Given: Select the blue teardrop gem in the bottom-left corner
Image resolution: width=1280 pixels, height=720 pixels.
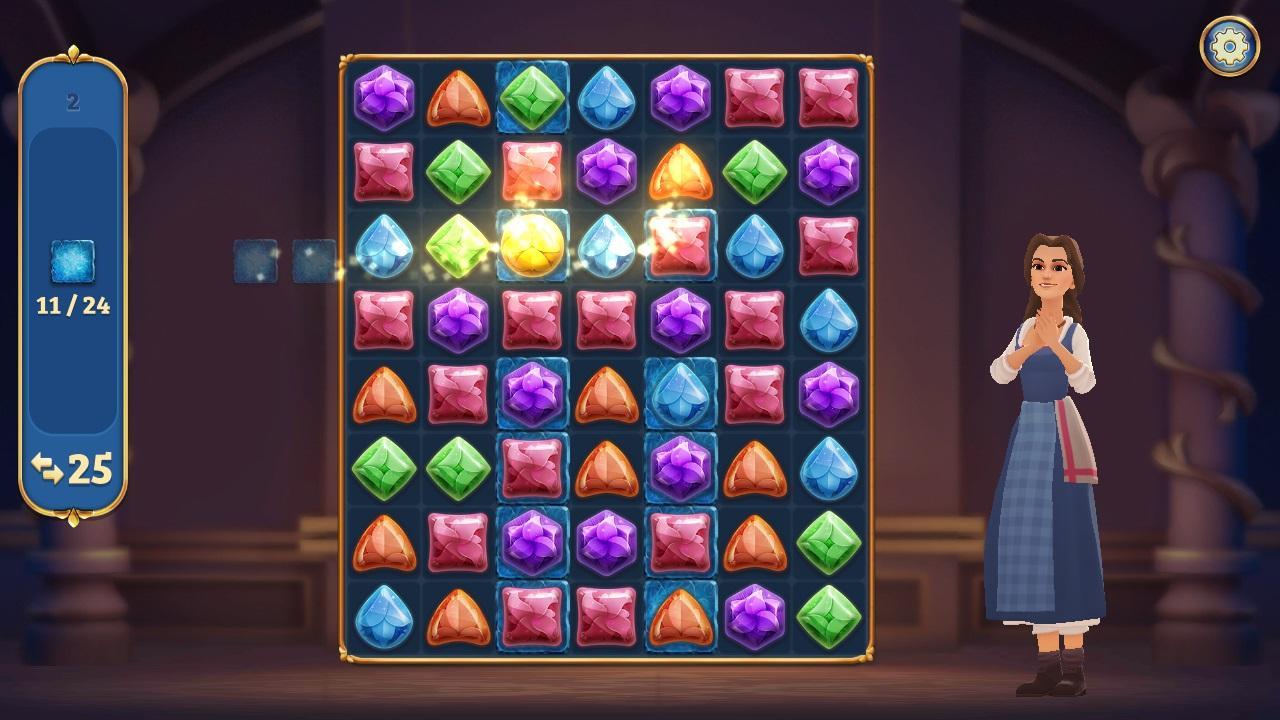Looking at the screenshot, I should pyautogui.click(x=385, y=615).
